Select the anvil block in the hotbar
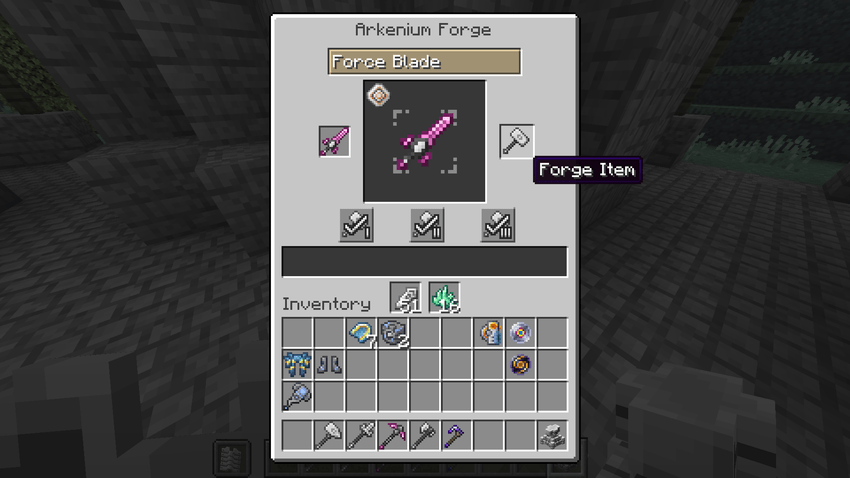This screenshot has width=850, height=478. (552, 436)
